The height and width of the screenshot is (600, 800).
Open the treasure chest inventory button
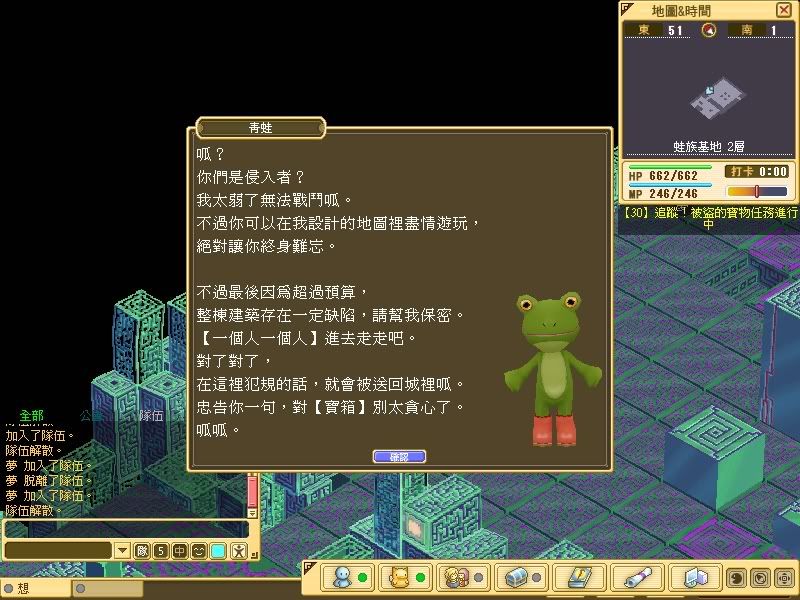(516, 578)
